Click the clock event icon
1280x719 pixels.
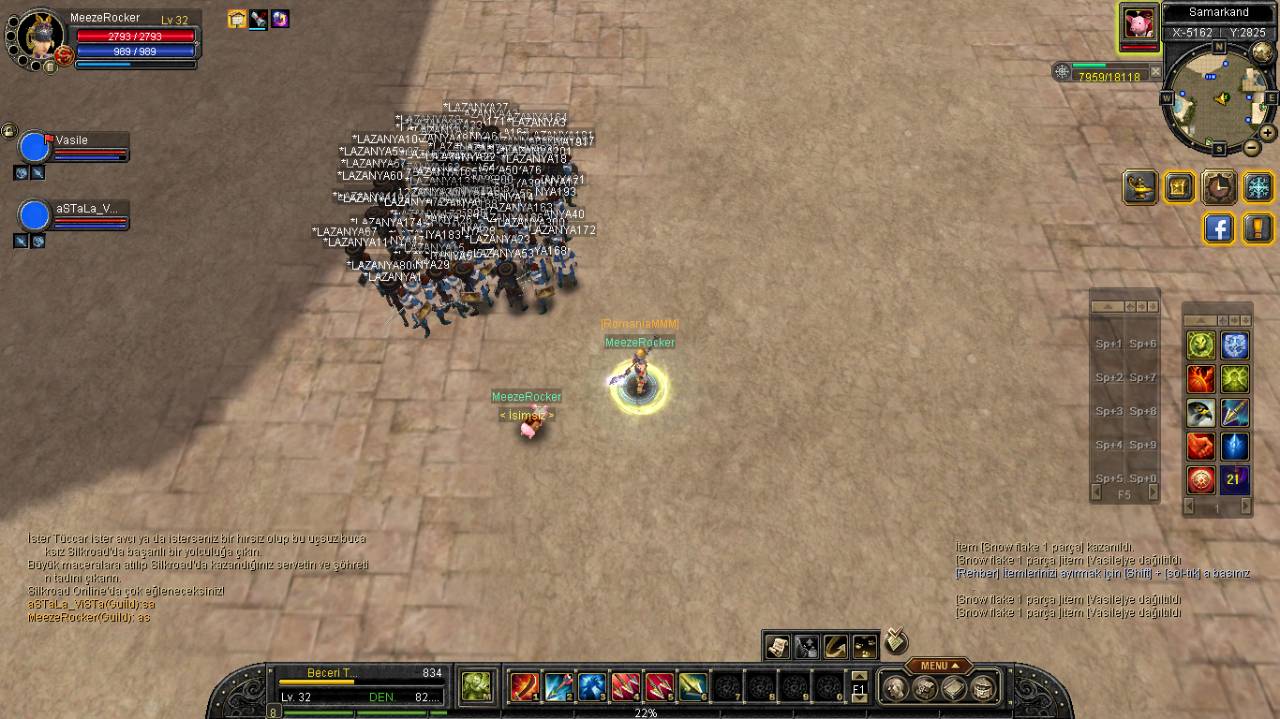1219,187
